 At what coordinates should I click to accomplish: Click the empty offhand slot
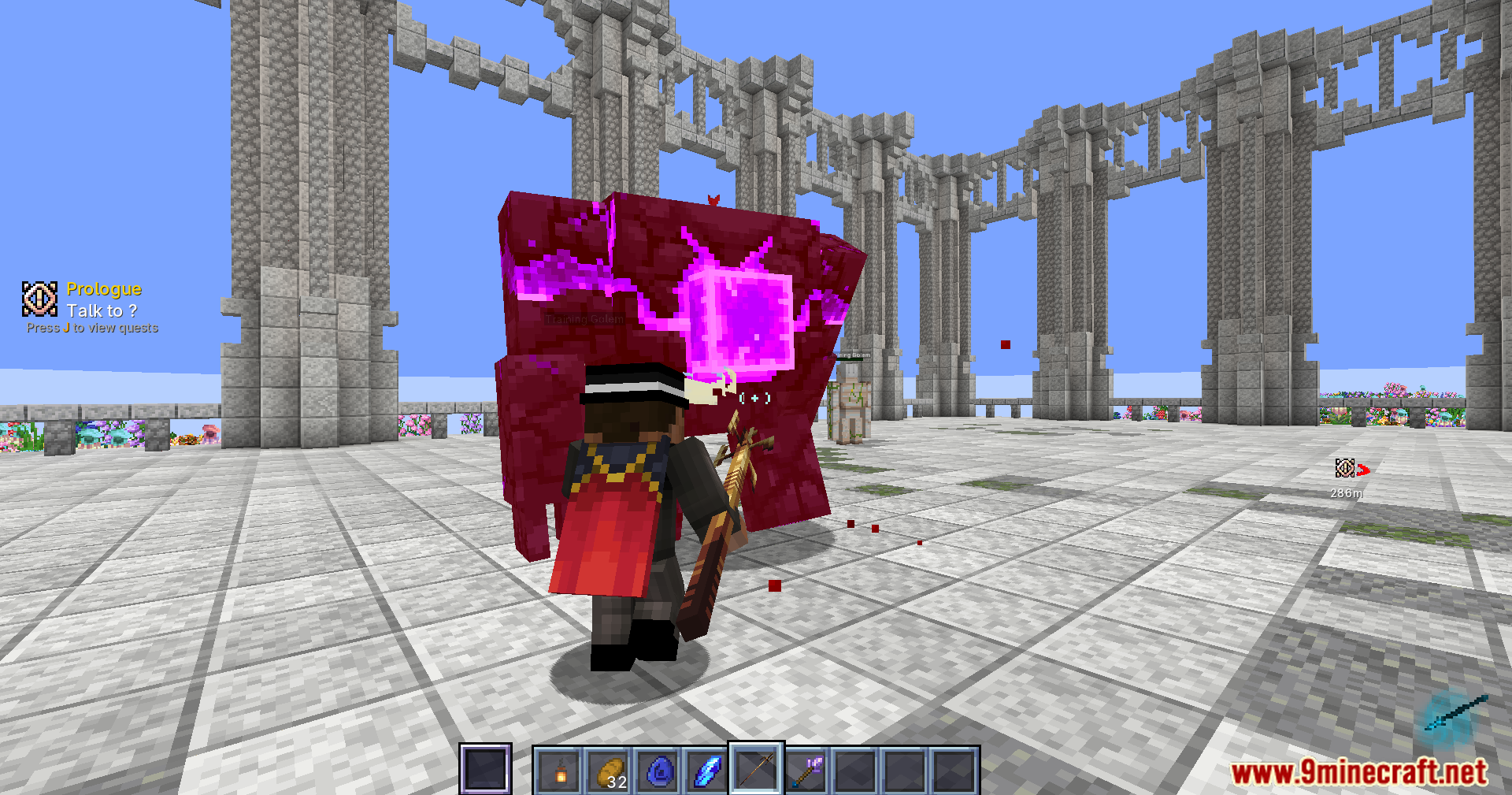tap(485, 768)
